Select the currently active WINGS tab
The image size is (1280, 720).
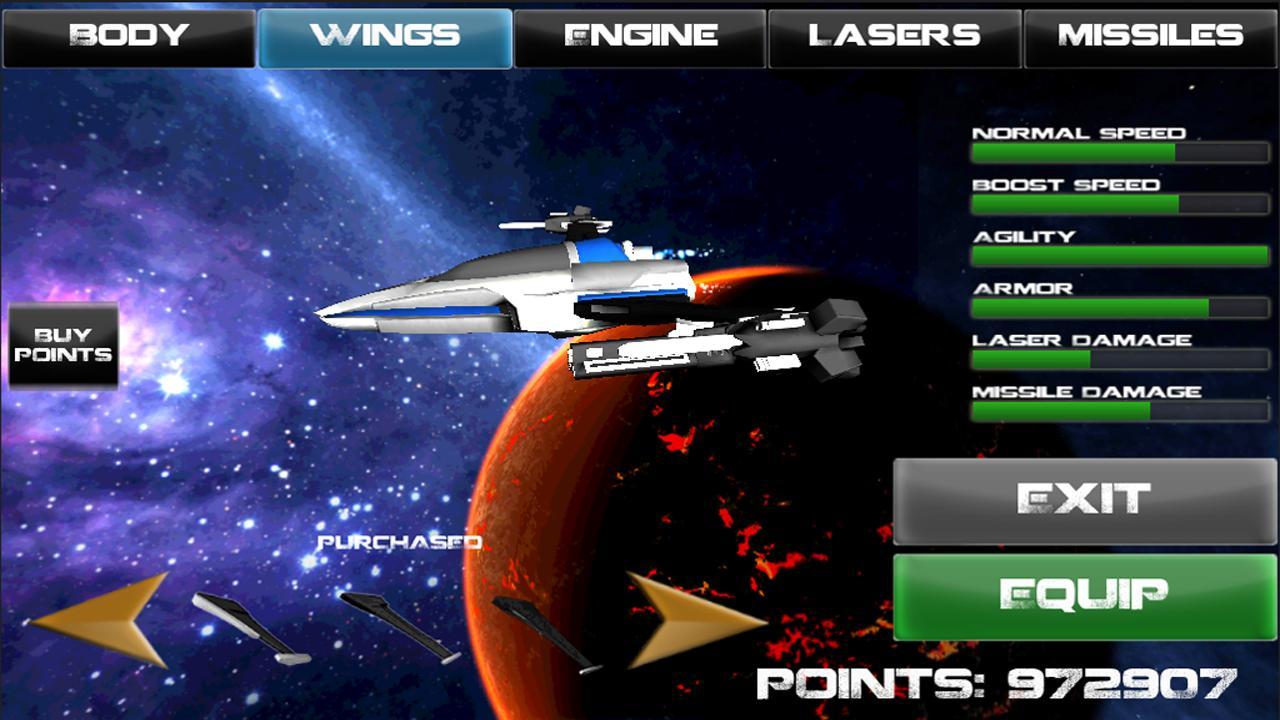coord(385,36)
